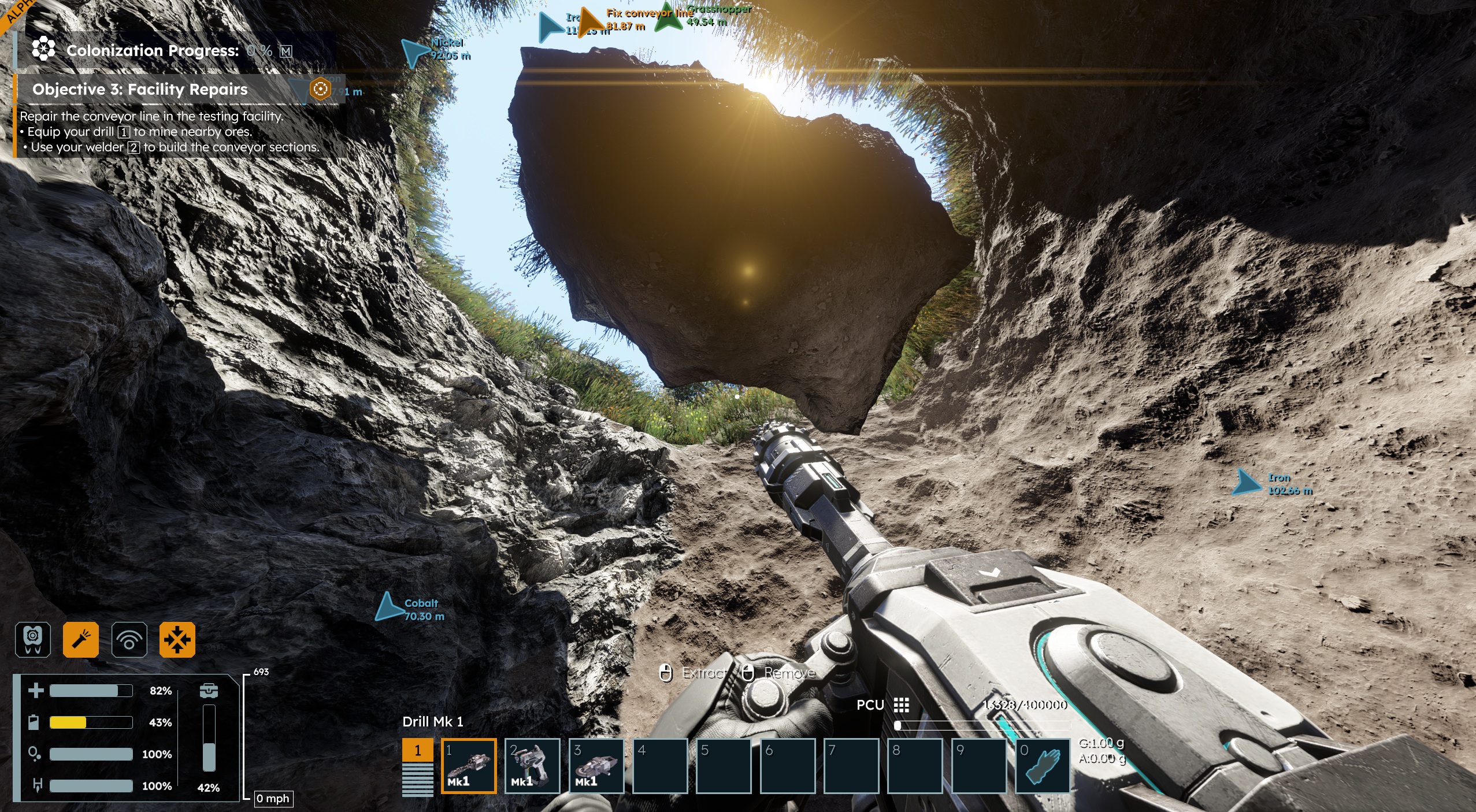Click the PCU grid icon
Viewport: 1476px width, 812px height.
pos(901,705)
